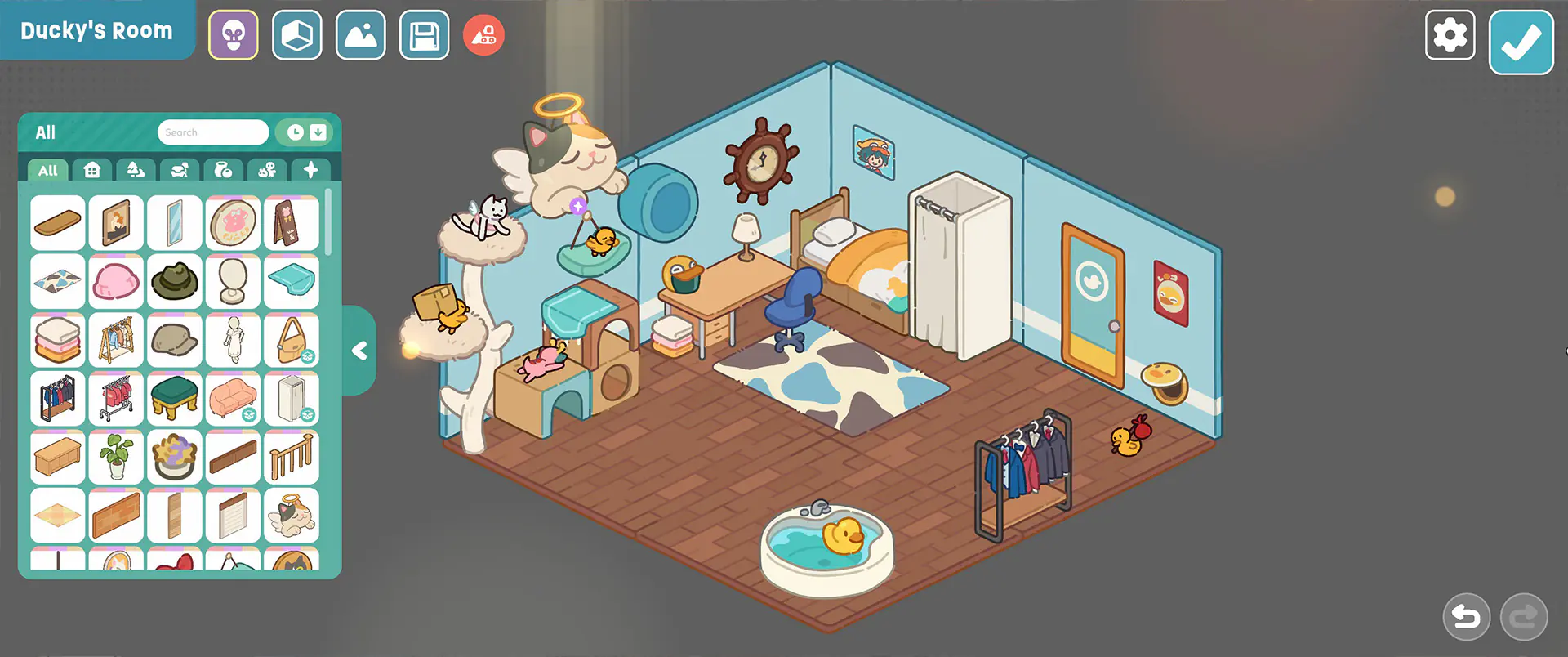Select the framed portrait painting item
This screenshot has width=1568, height=657.
[x=116, y=223]
